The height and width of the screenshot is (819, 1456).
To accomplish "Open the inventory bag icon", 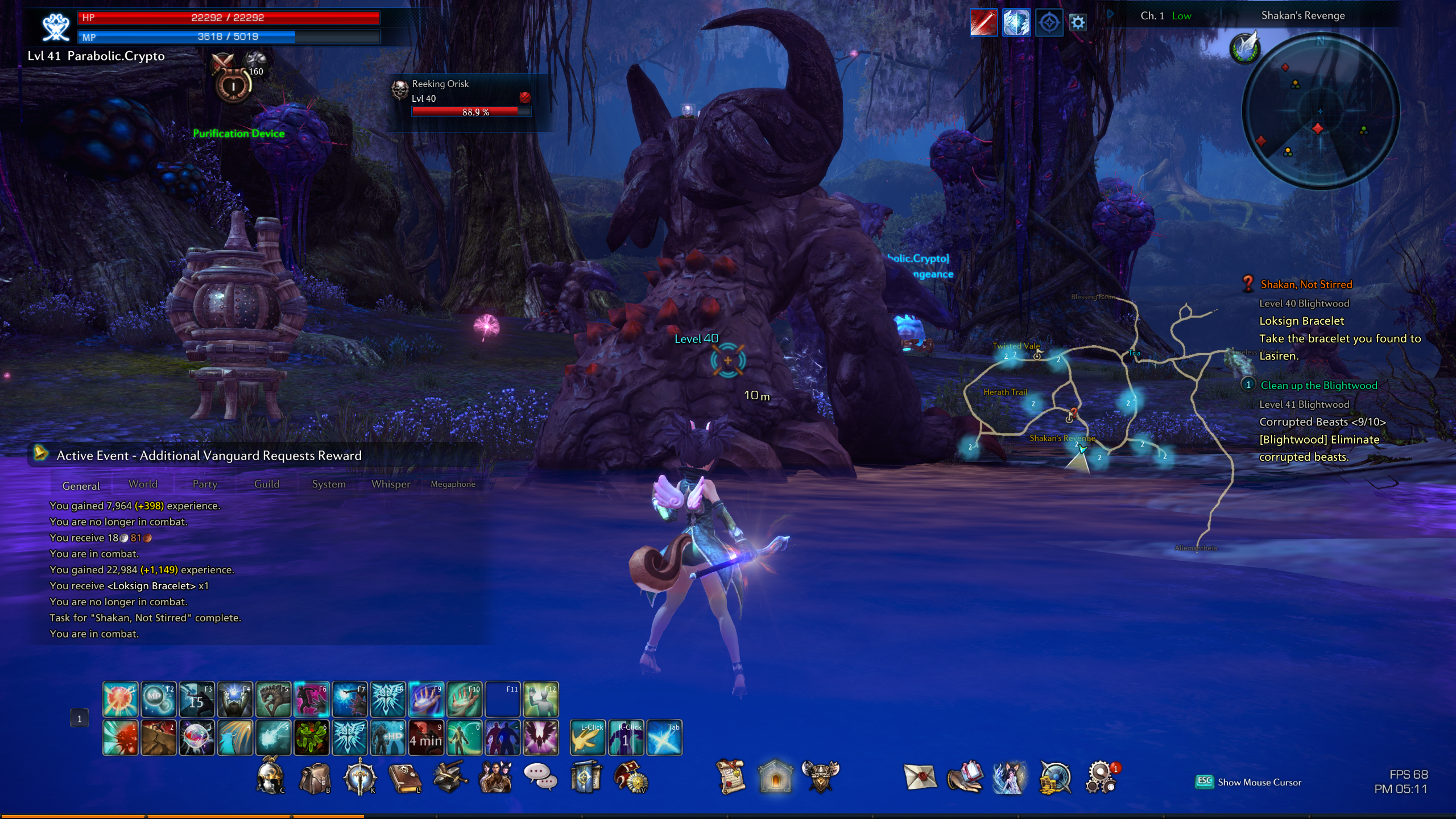I will click(x=315, y=777).
